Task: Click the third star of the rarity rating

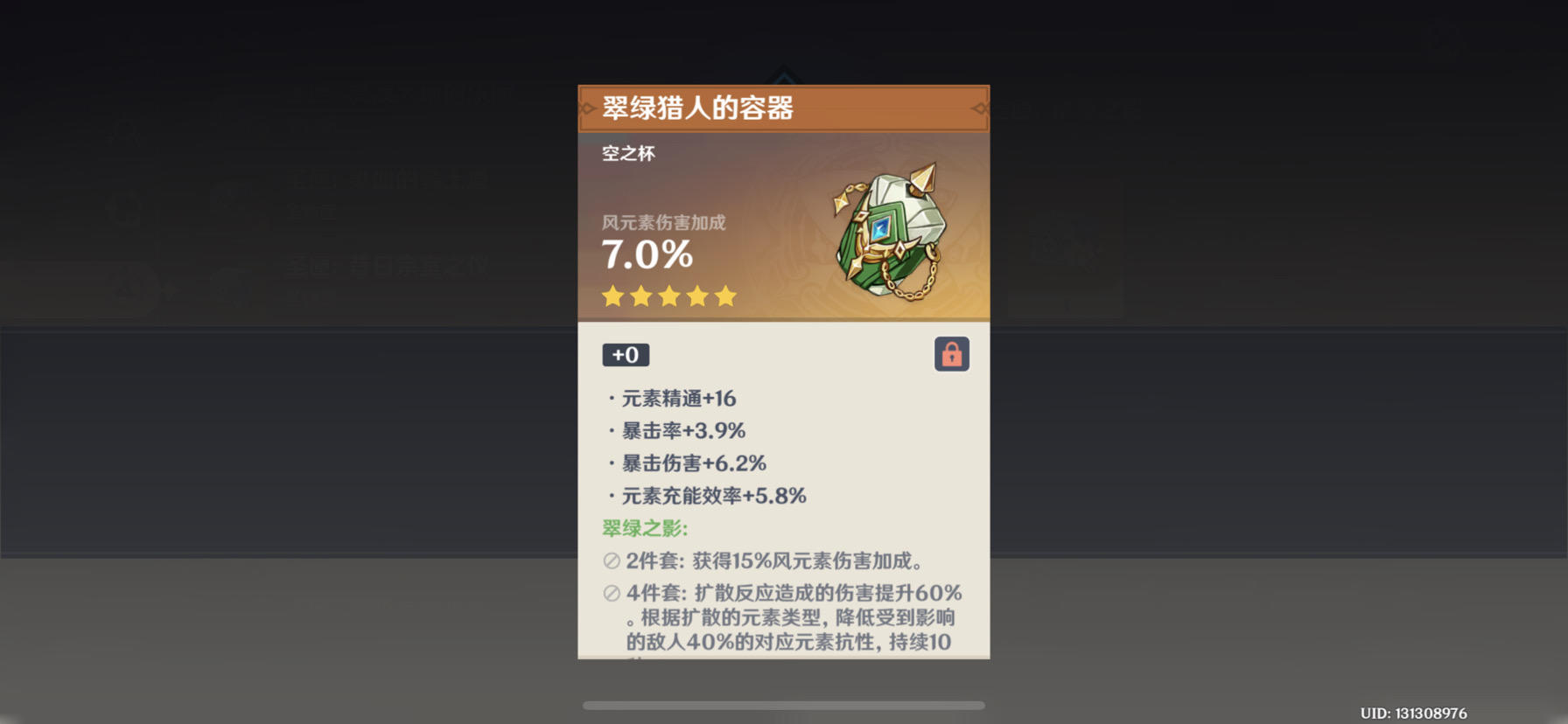Action: click(x=668, y=296)
